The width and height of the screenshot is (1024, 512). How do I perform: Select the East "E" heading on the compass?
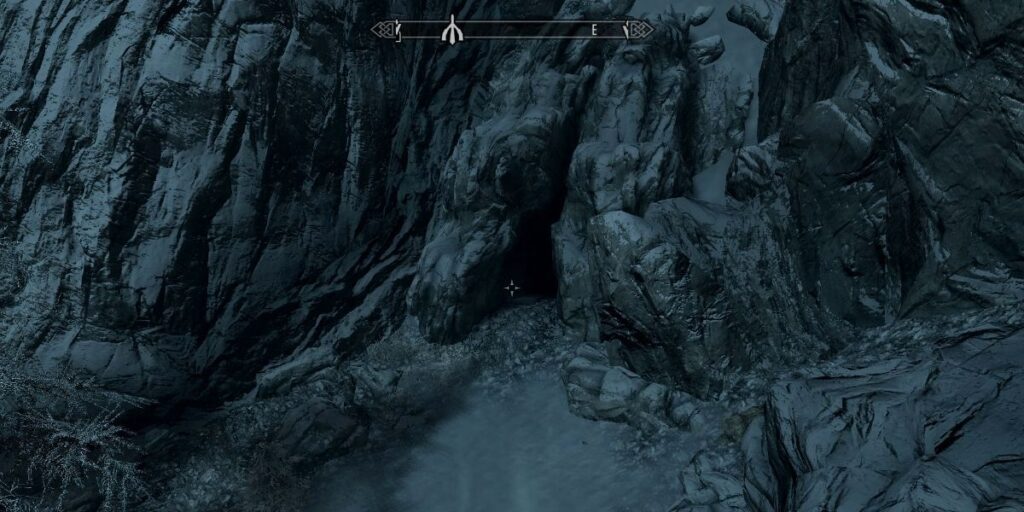point(594,30)
